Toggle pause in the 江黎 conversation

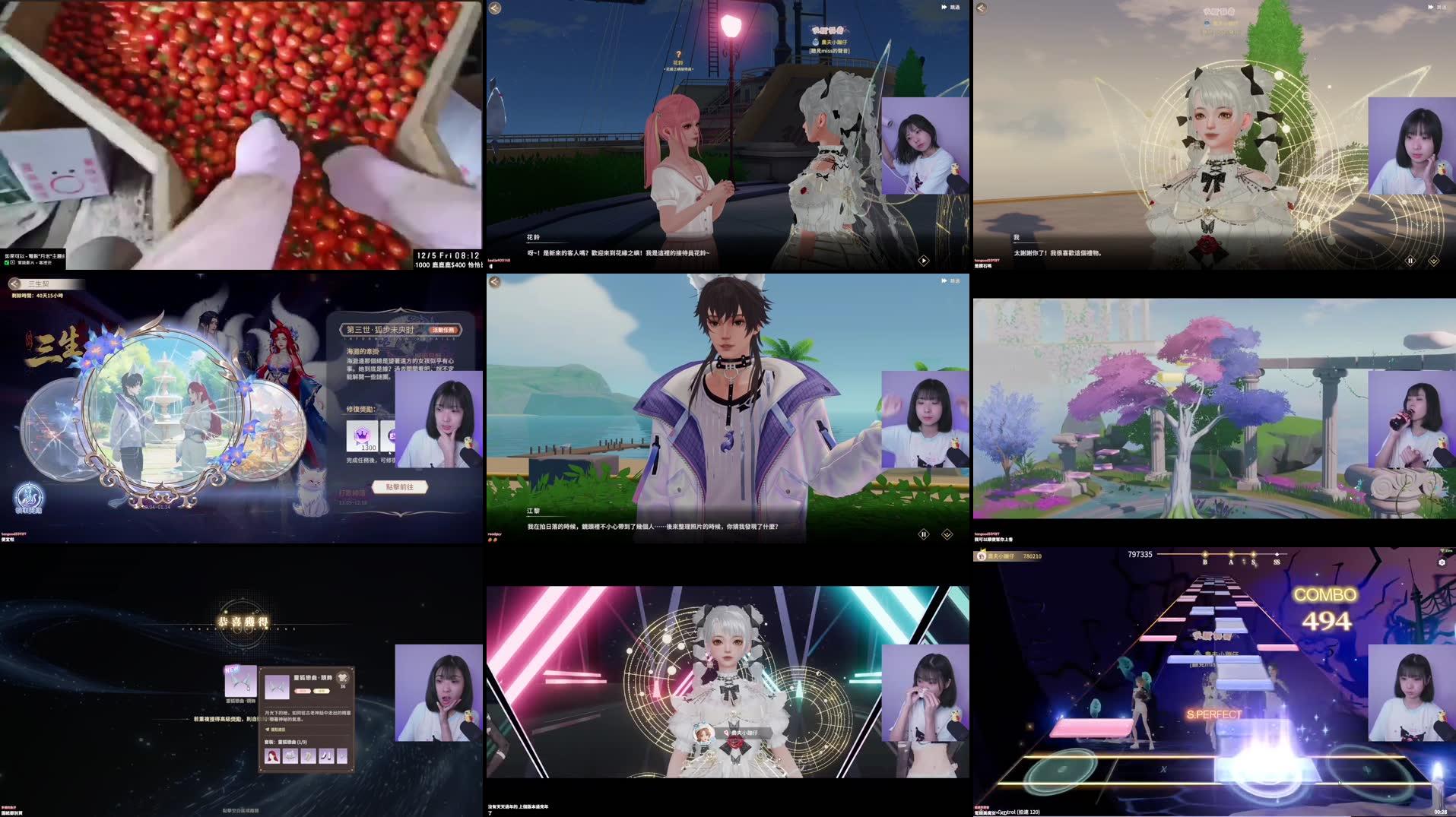(x=922, y=534)
